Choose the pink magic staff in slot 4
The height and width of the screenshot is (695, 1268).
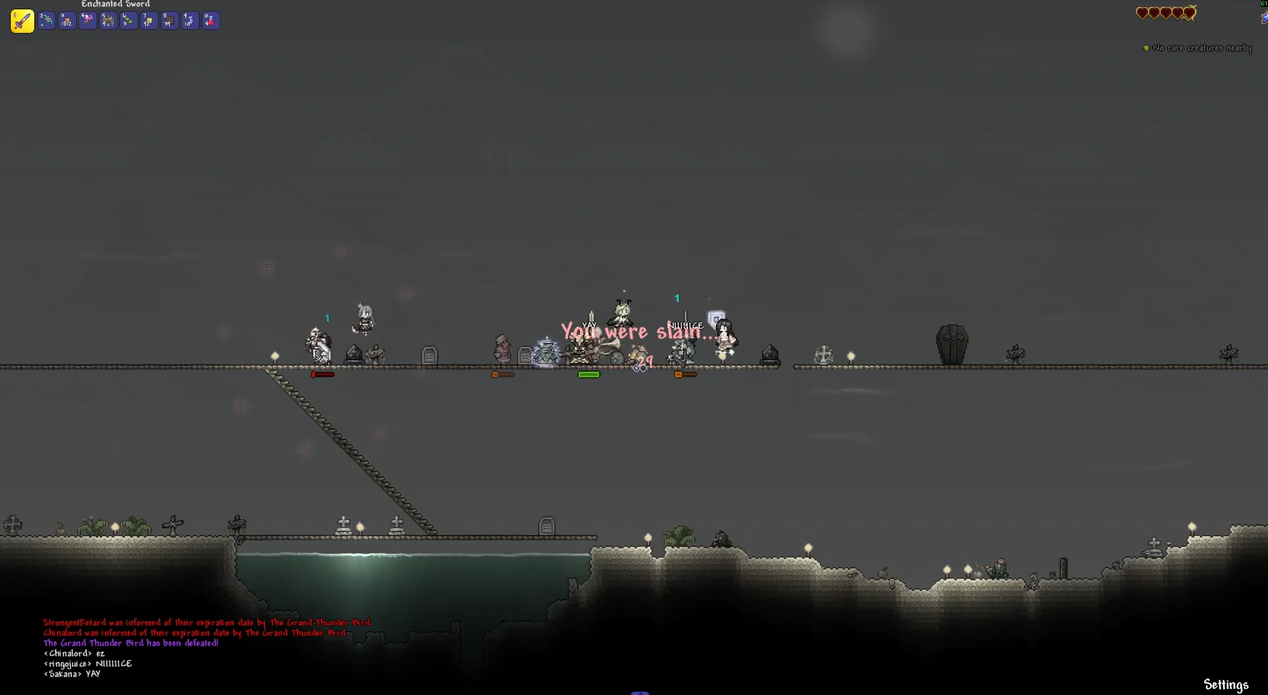(87, 21)
